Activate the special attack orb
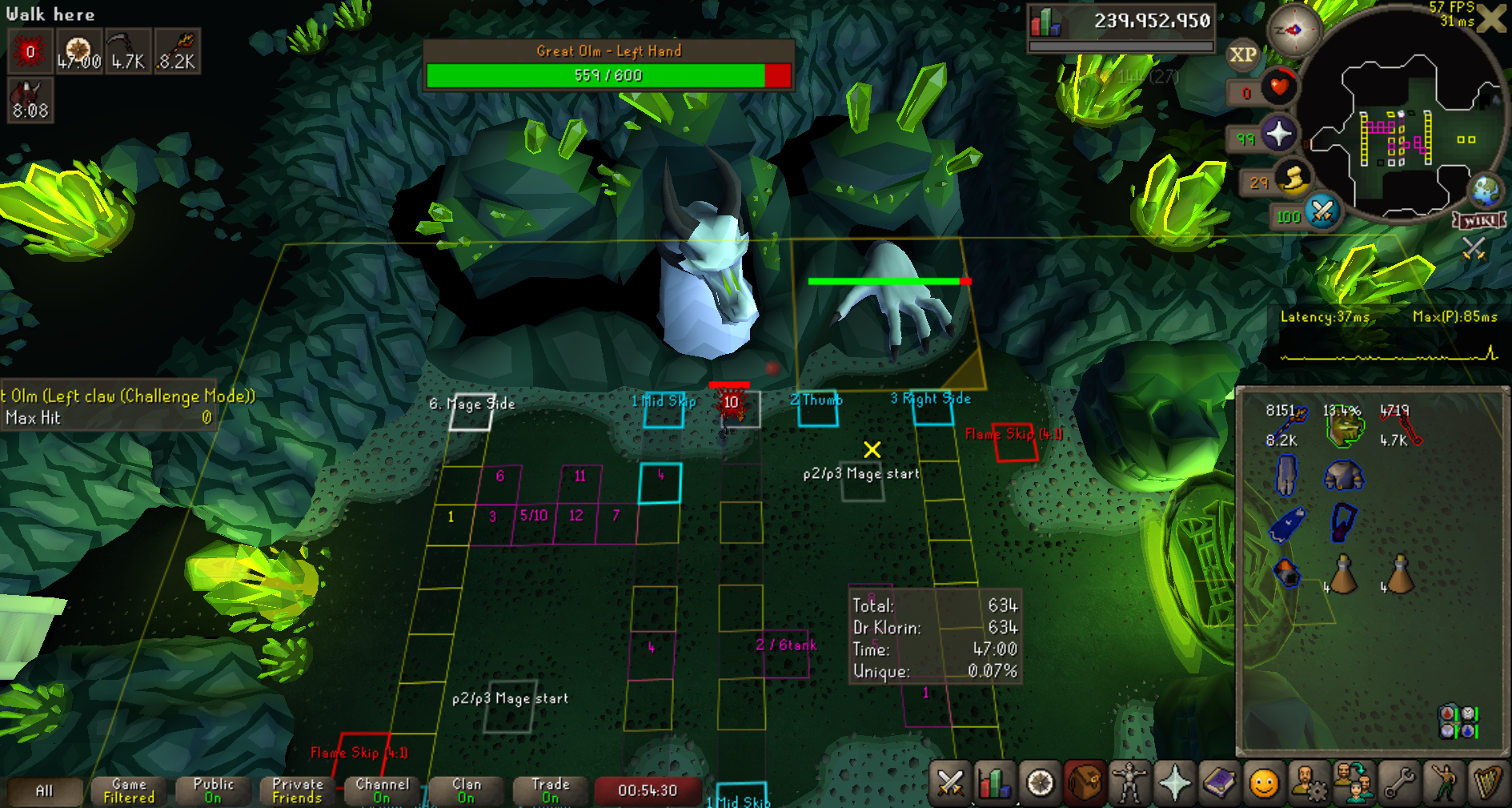1512x808 pixels. coord(1323,212)
